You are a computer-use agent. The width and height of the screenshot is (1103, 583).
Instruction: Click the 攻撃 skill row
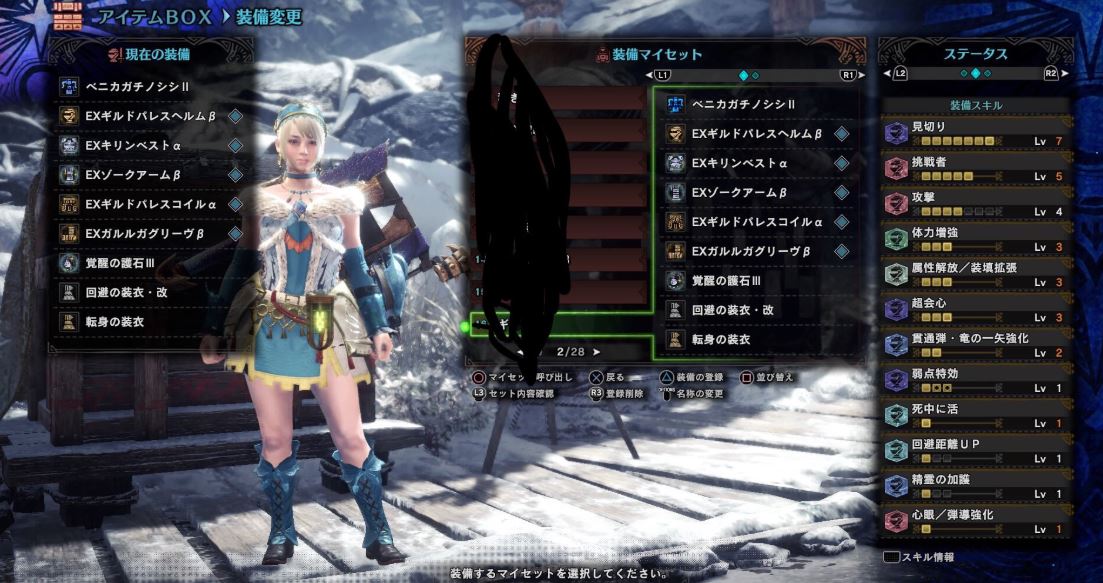click(975, 204)
